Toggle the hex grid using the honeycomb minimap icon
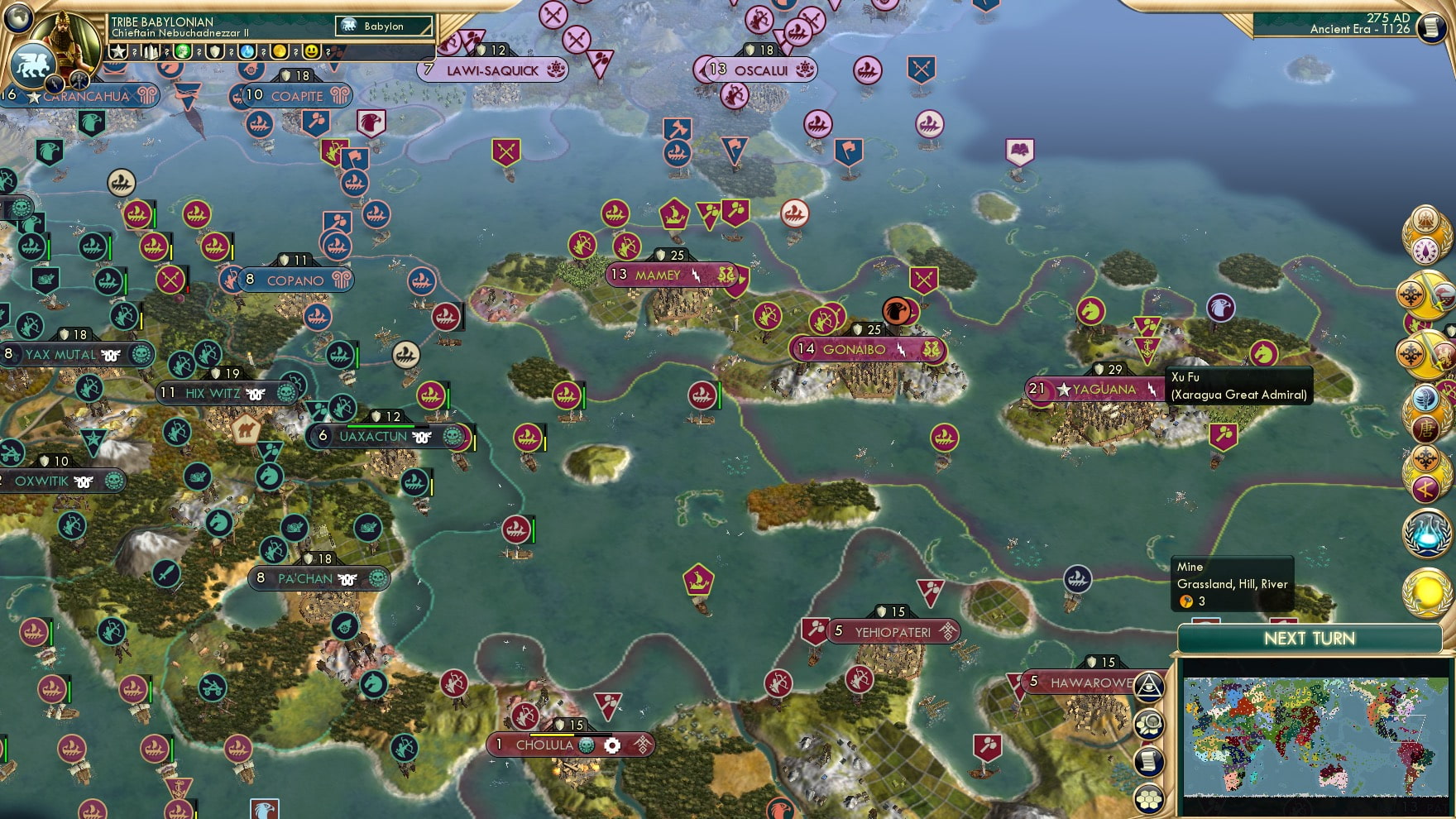Screen dimensions: 1456x819 point(1149,797)
